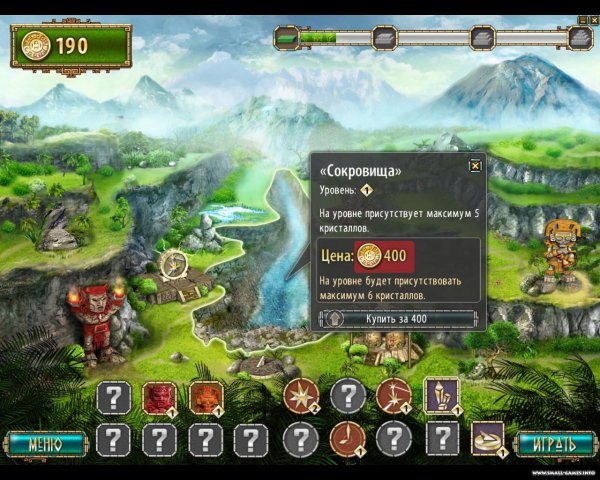Choose the bow and arrow upgrade
The width and height of the screenshot is (600, 480).
point(393,396)
